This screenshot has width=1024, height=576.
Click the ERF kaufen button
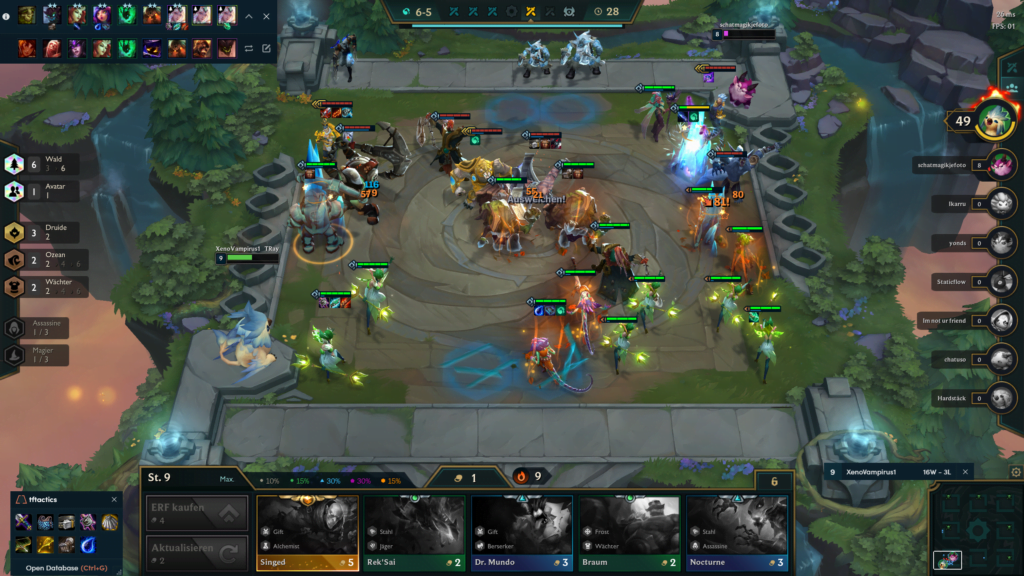[x=196, y=513]
